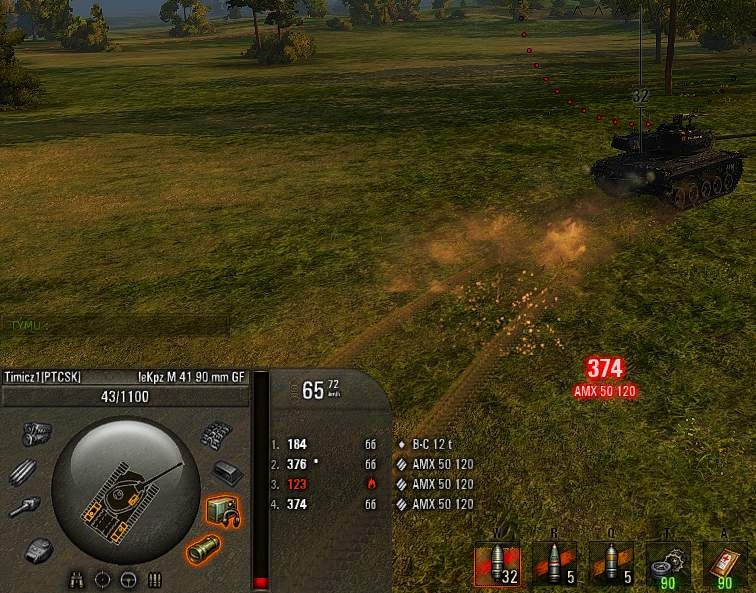Select the damaged gun optics module icon

[x=203, y=548]
